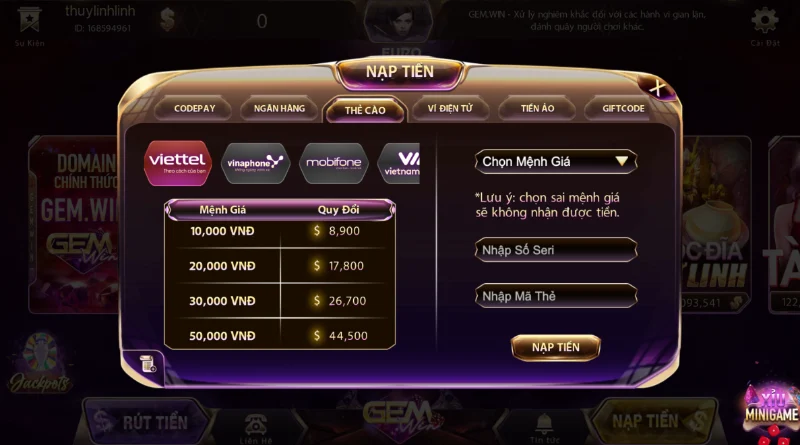Viewport: 800px width, 445px height.
Task: Choose the Vietnamobile carrier
Action: tap(400, 162)
